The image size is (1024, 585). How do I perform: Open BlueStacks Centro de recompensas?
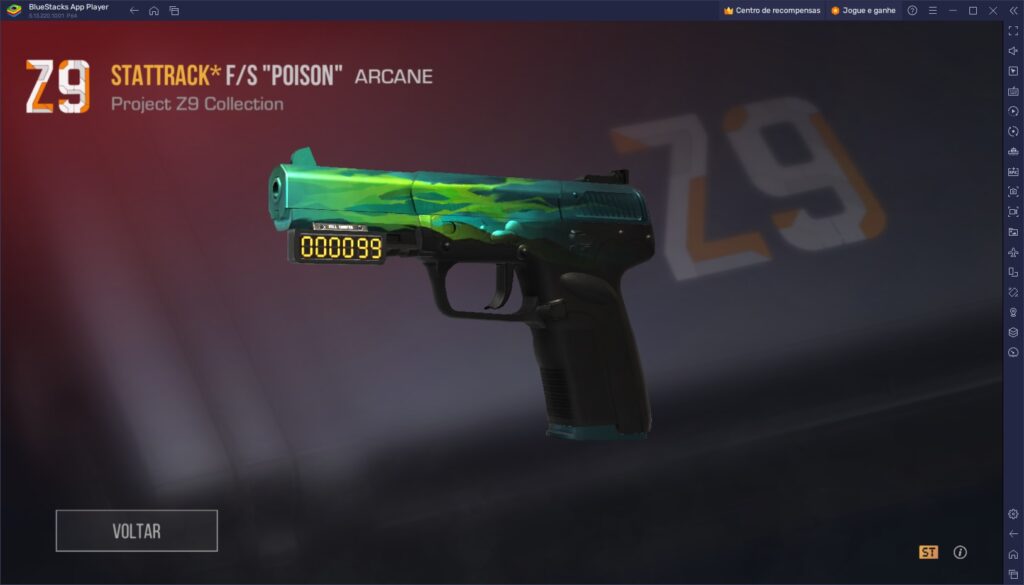point(771,10)
